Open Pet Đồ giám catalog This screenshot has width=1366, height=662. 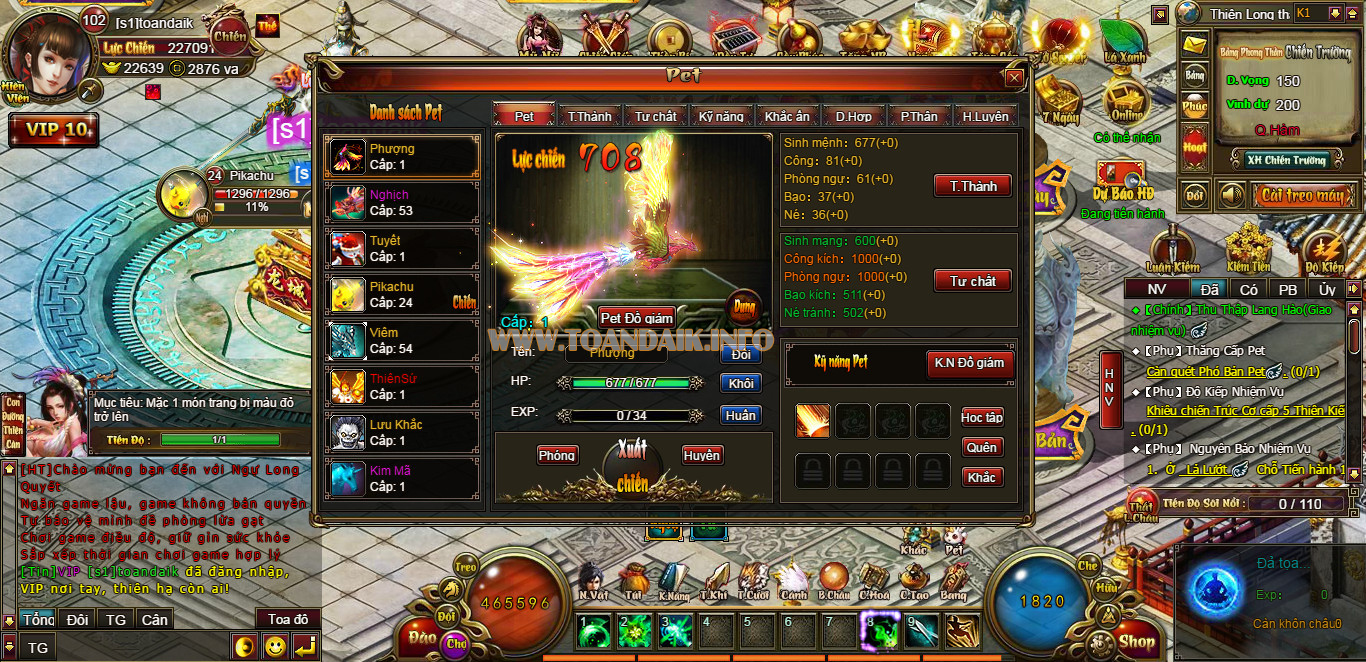pos(637,318)
